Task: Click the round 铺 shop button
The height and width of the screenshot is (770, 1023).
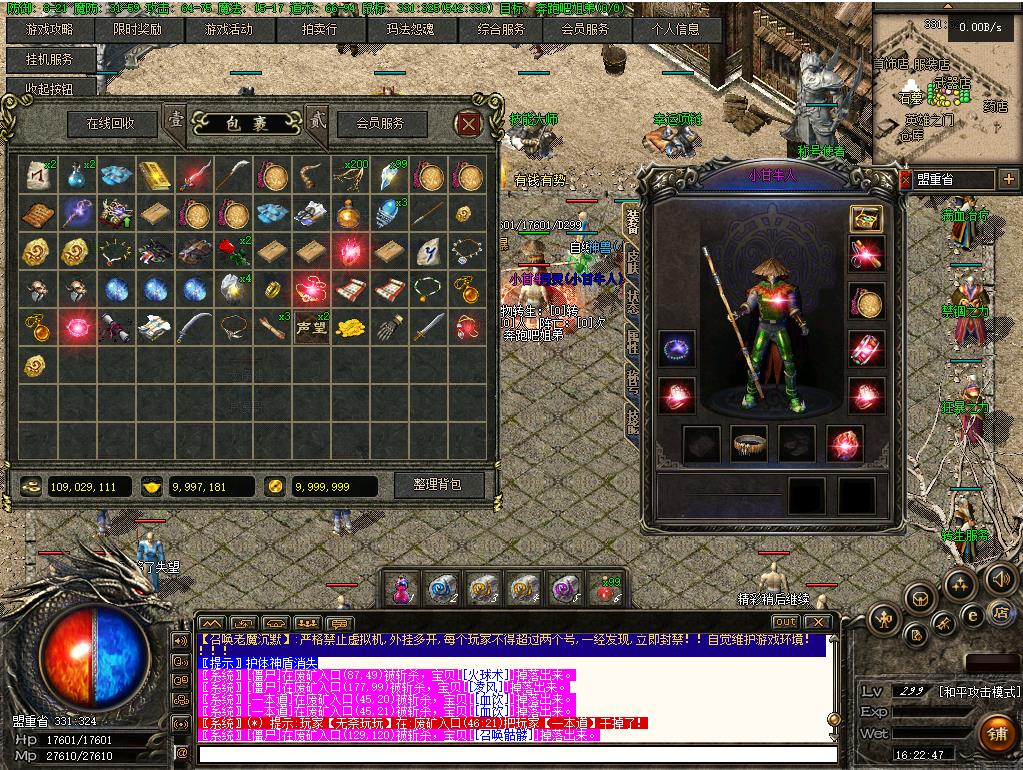Action: [995, 733]
